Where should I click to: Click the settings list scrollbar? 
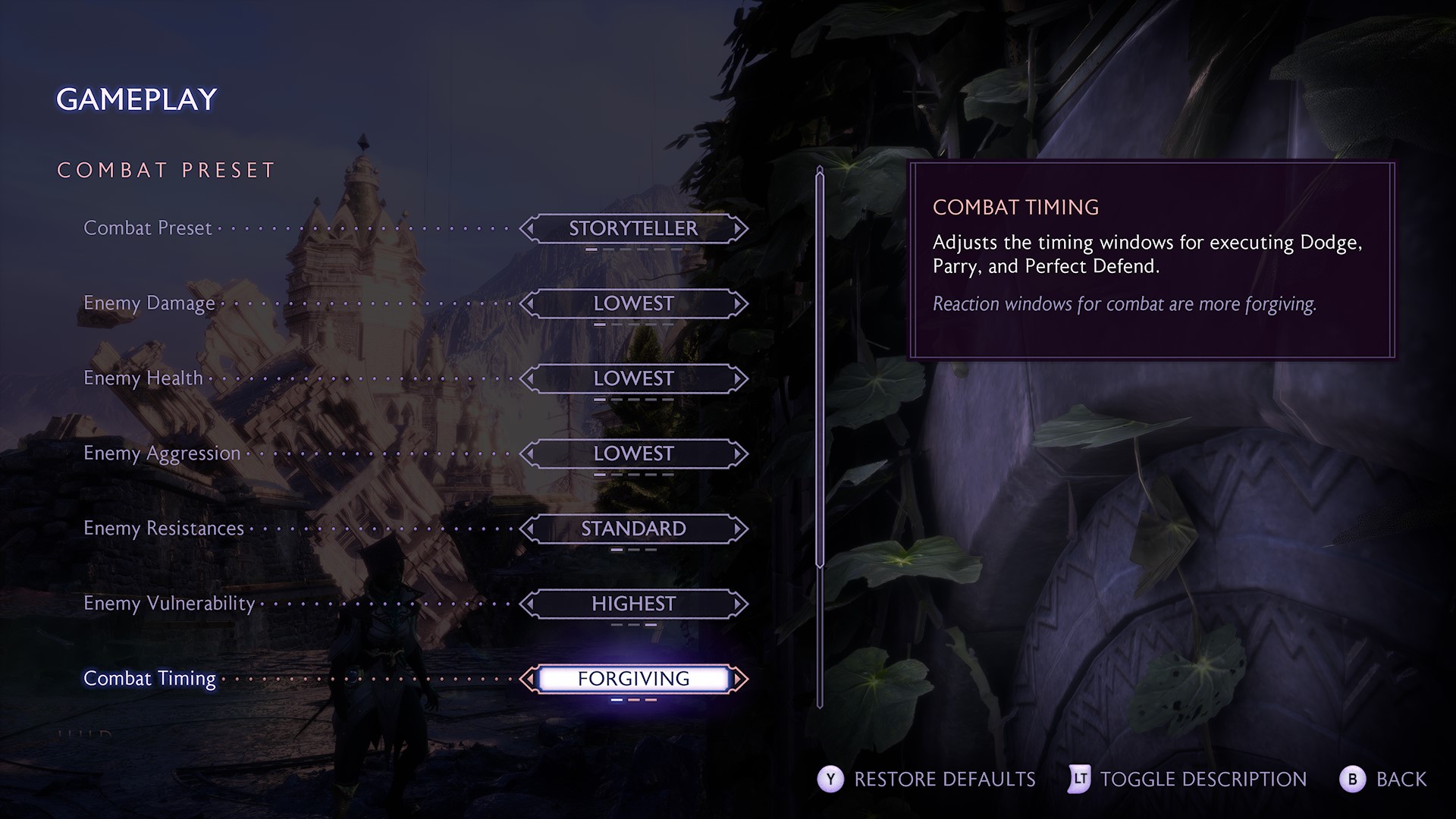pyautogui.click(x=820, y=372)
